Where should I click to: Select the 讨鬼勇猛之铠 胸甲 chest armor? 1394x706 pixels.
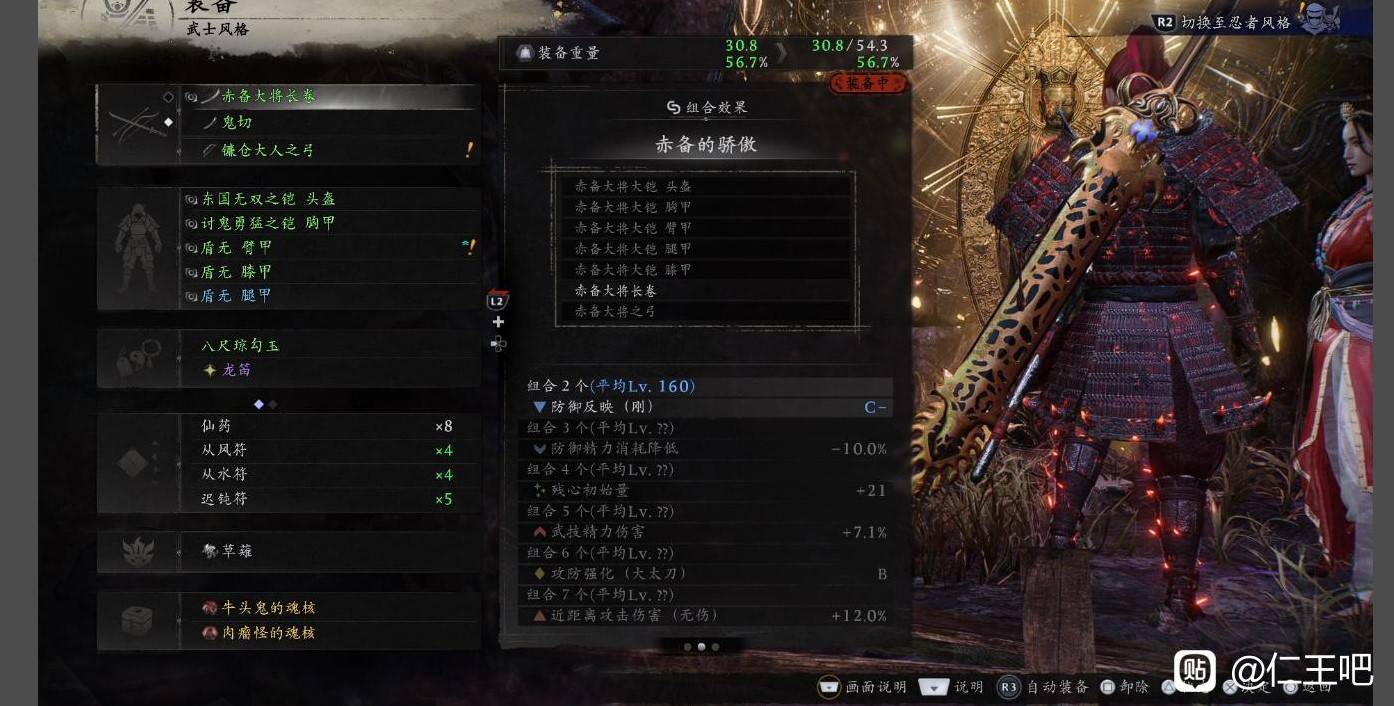[x=268, y=223]
